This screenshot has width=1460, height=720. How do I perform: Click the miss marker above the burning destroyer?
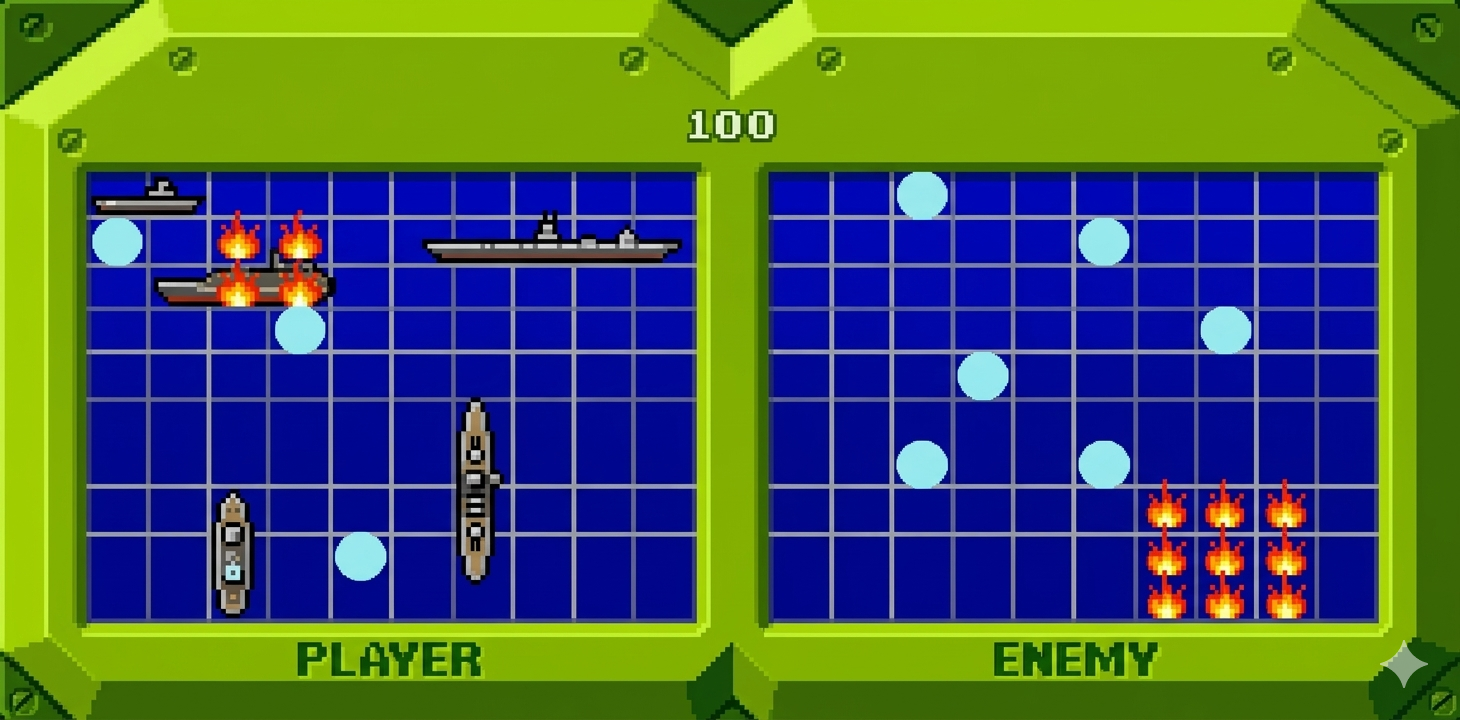(119, 240)
